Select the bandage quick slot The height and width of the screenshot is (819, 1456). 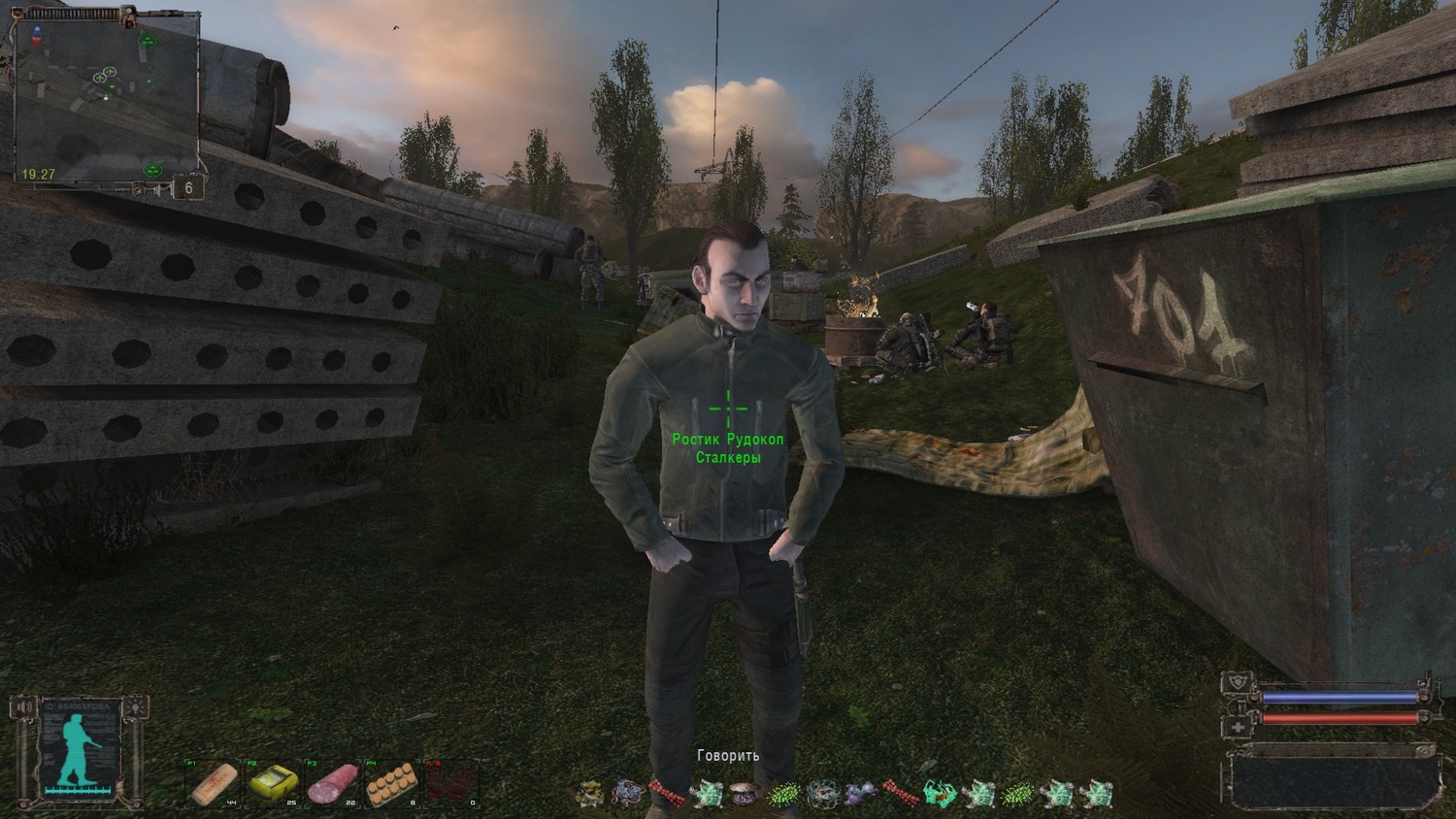pos(214,782)
